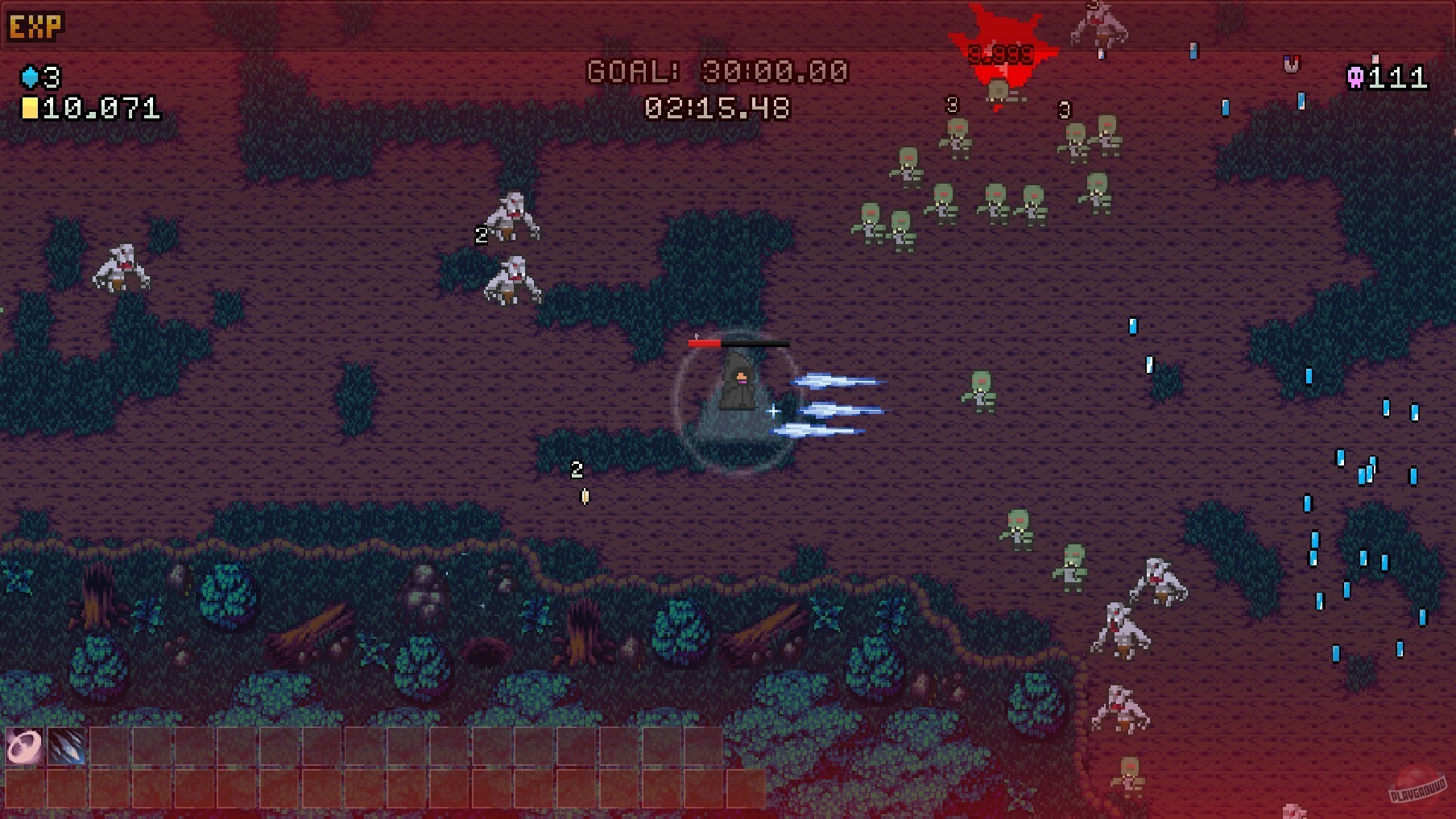Click the GOAL: 30:00.00 header text
Screen dimensions: 1456x819
[718, 72]
